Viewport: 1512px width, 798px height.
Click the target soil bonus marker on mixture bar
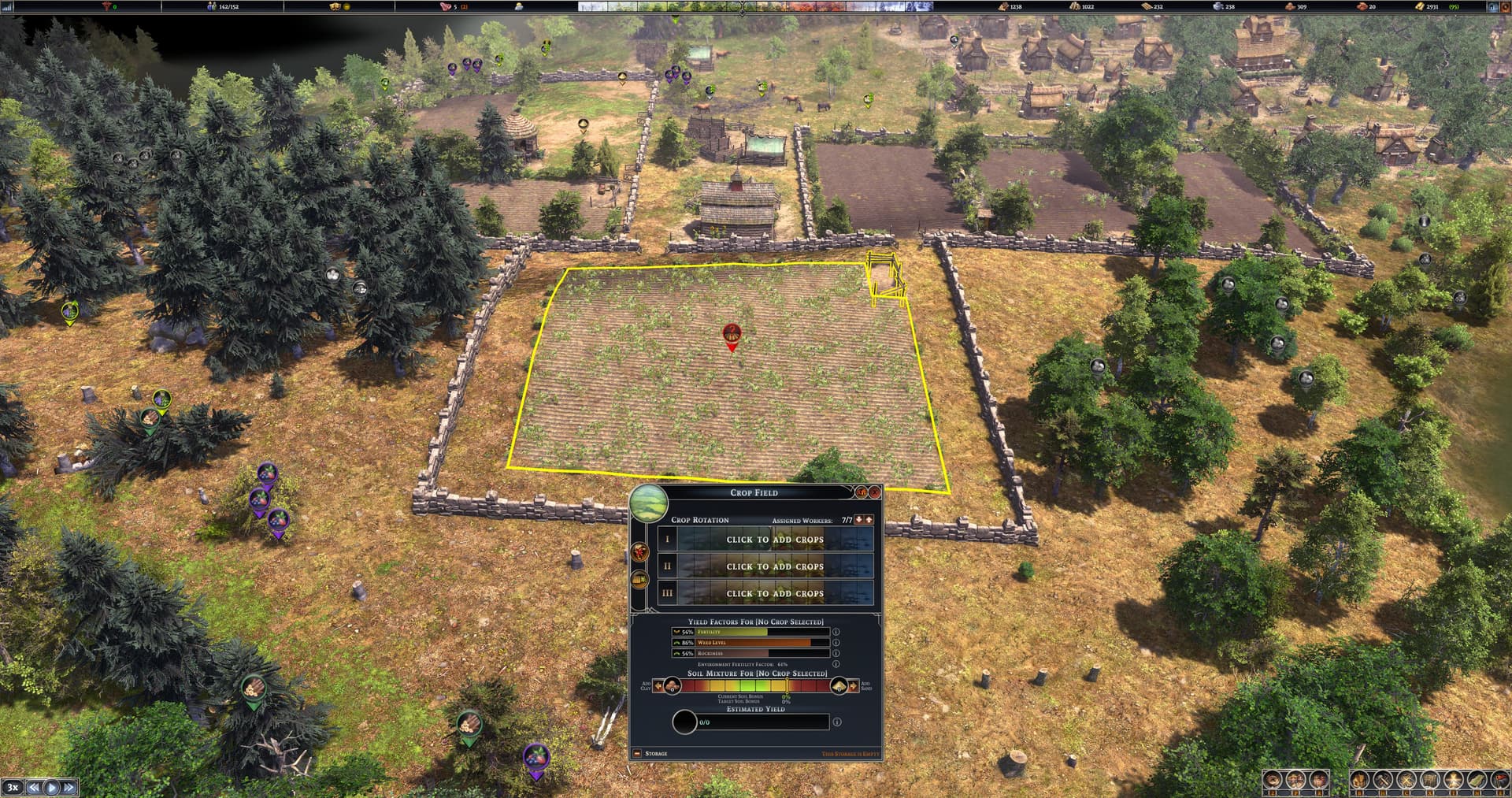(x=787, y=685)
